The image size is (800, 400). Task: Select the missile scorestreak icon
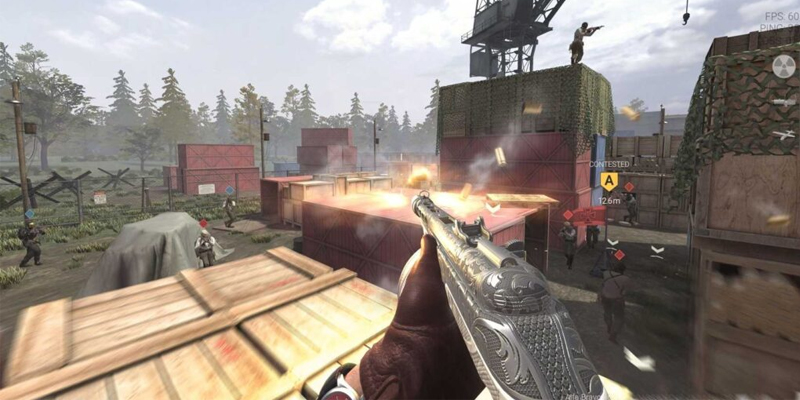pyautogui.click(x=784, y=102)
